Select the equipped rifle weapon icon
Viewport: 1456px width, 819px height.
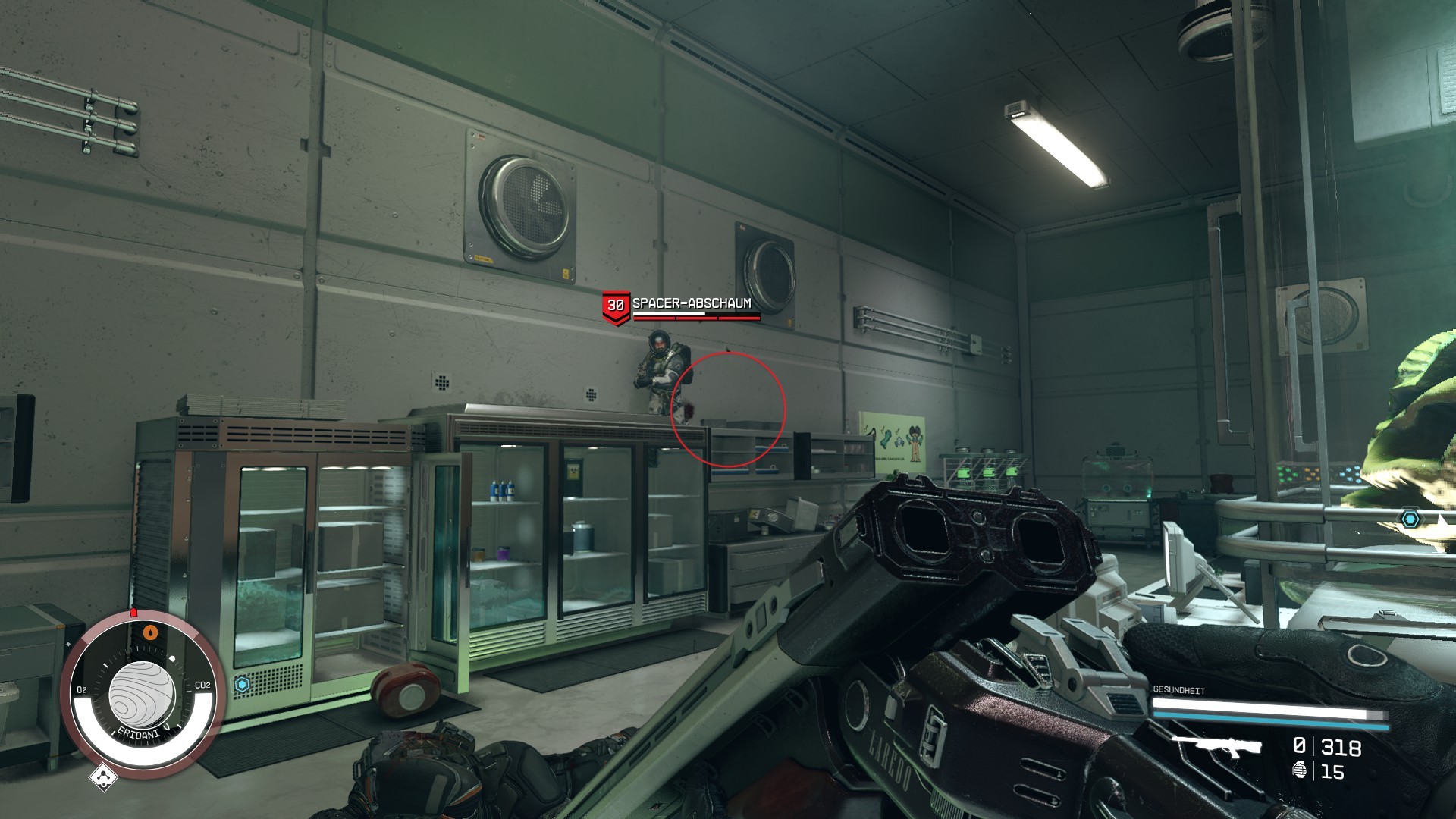pyautogui.click(x=1216, y=747)
